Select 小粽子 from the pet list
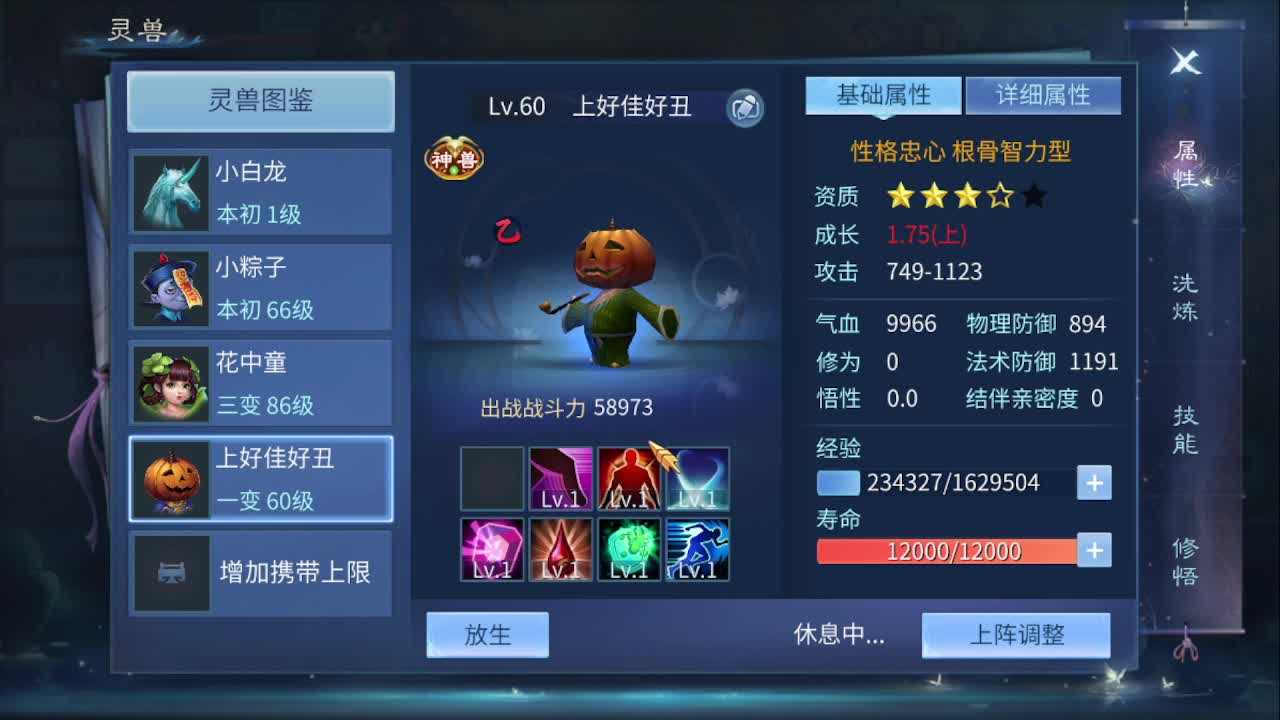1280x720 pixels. 260,287
